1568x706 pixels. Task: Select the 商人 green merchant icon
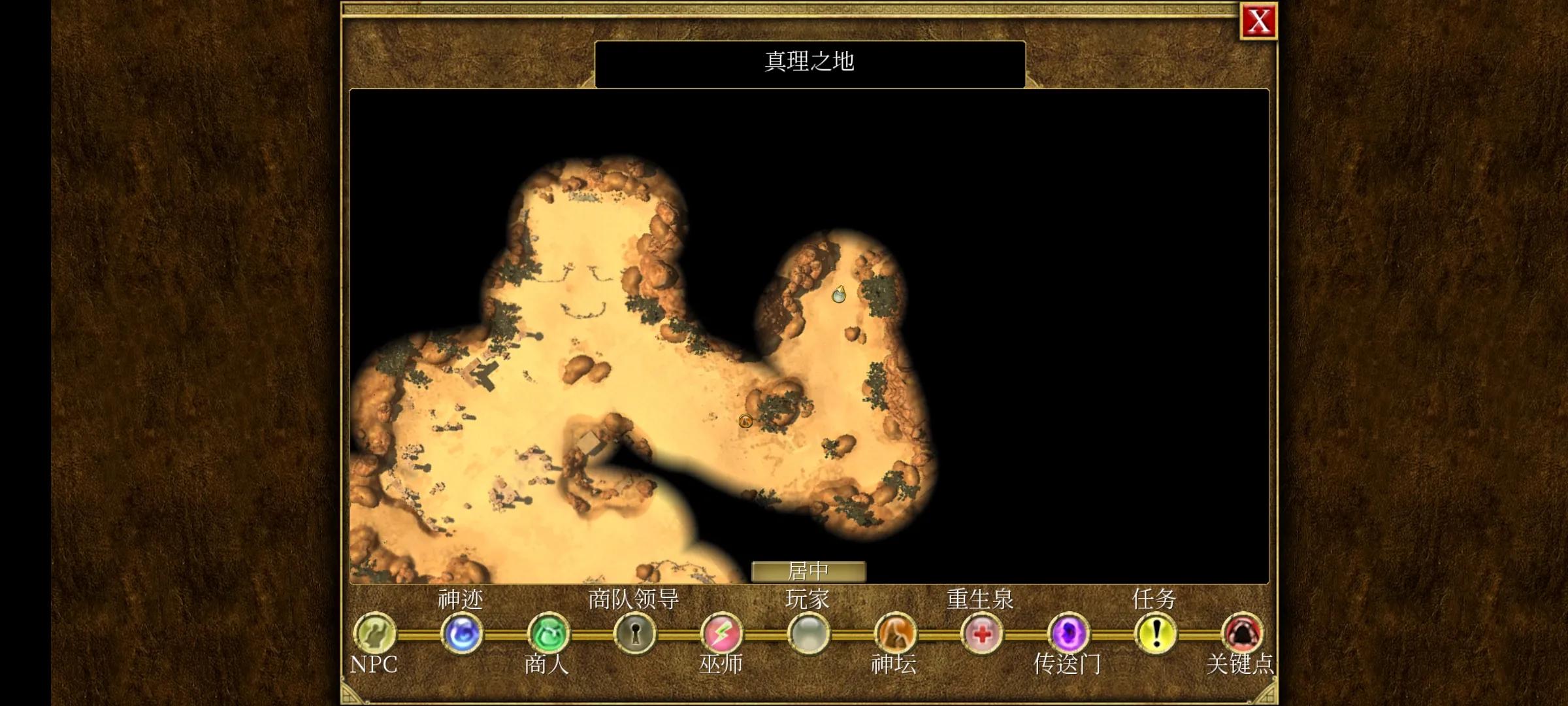click(549, 633)
